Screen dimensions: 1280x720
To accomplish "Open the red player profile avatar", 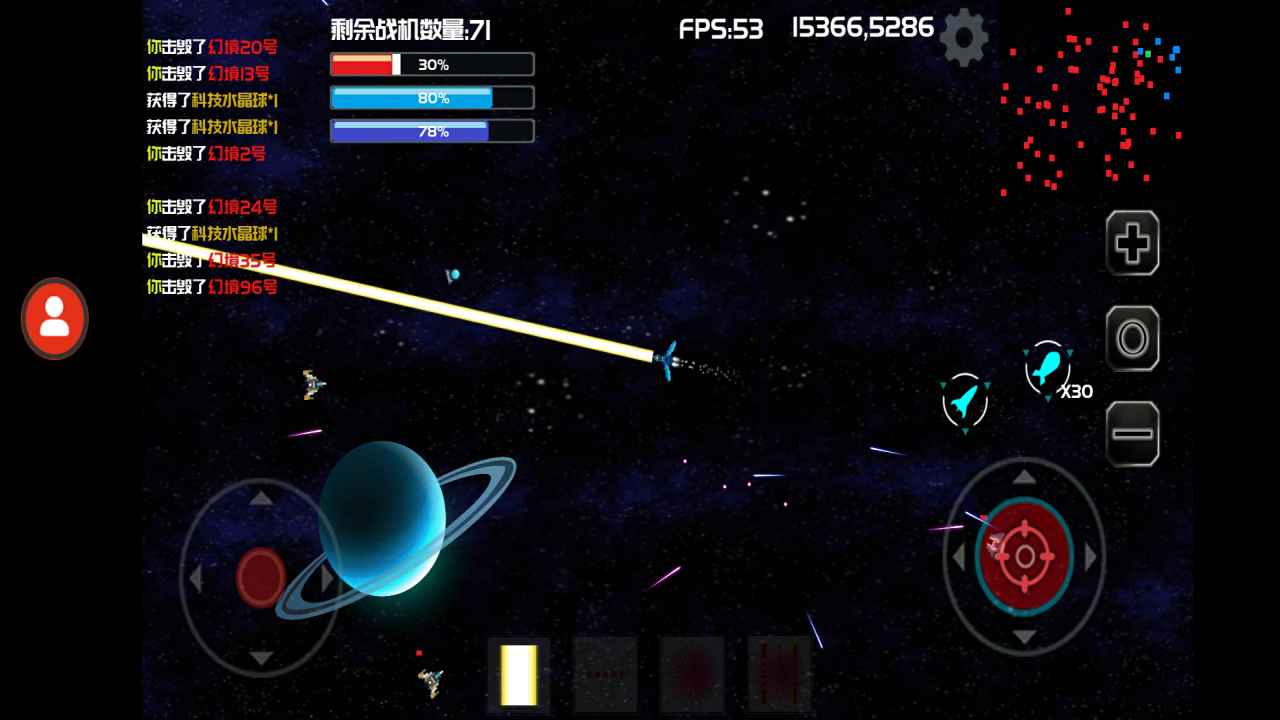I will pyautogui.click(x=54, y=317).
